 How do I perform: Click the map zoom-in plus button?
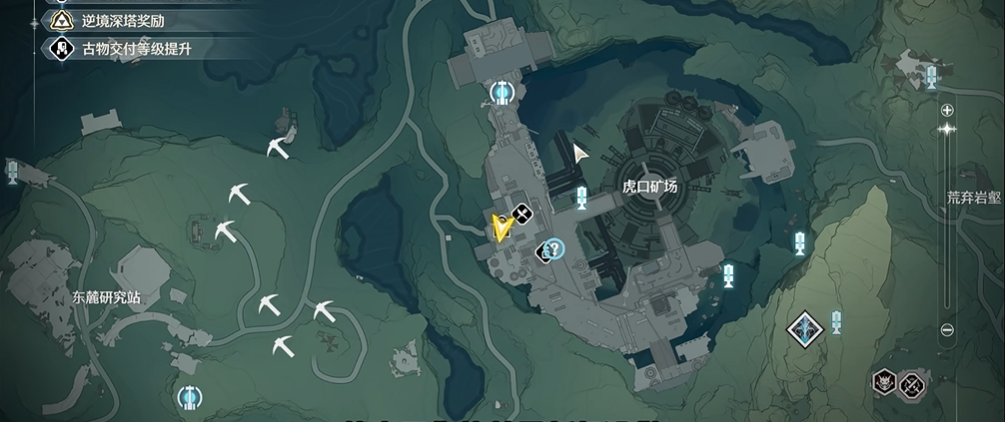click(x=947, y=110)
